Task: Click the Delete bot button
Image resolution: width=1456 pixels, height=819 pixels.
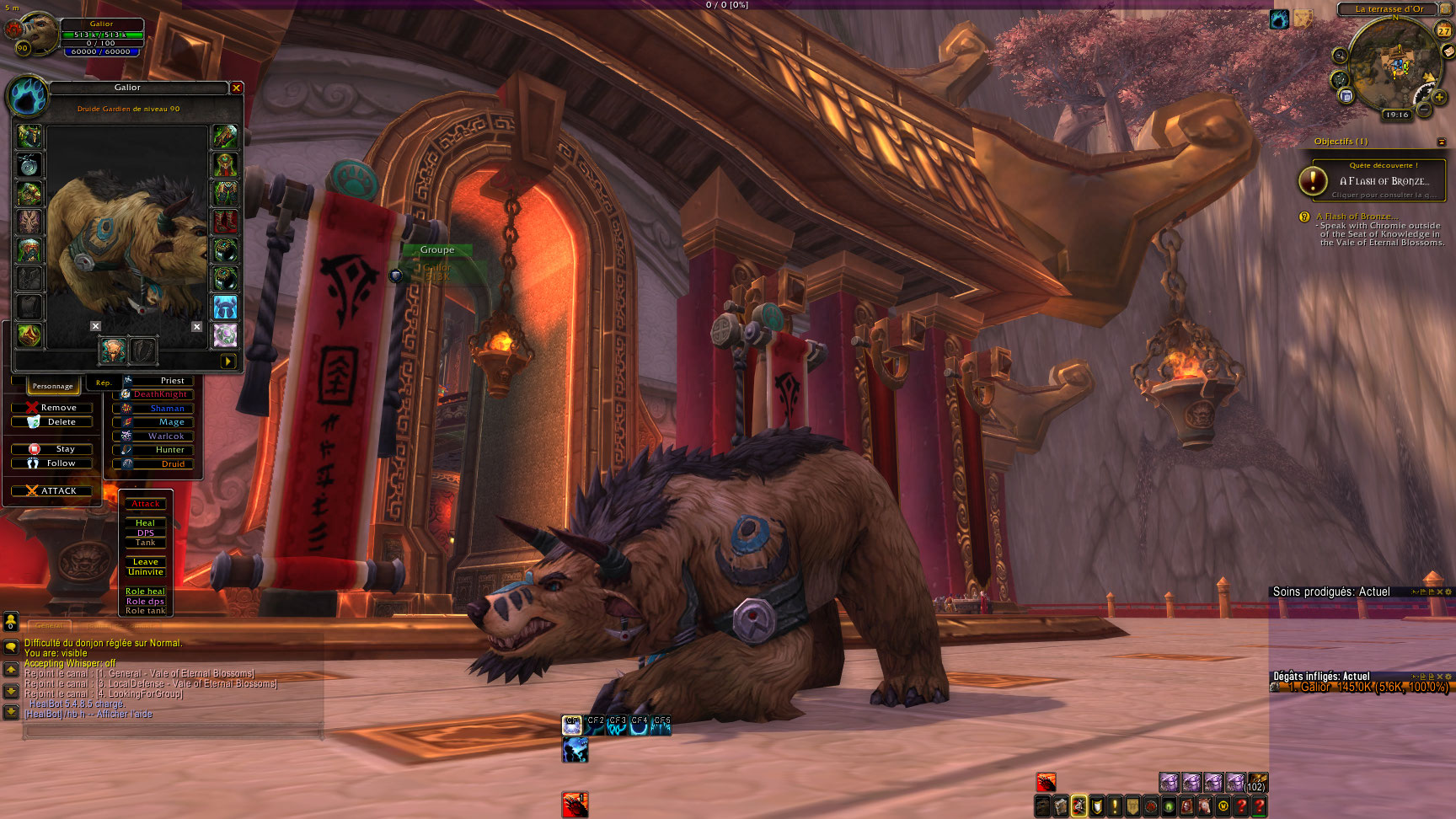Action: [52, 422]
